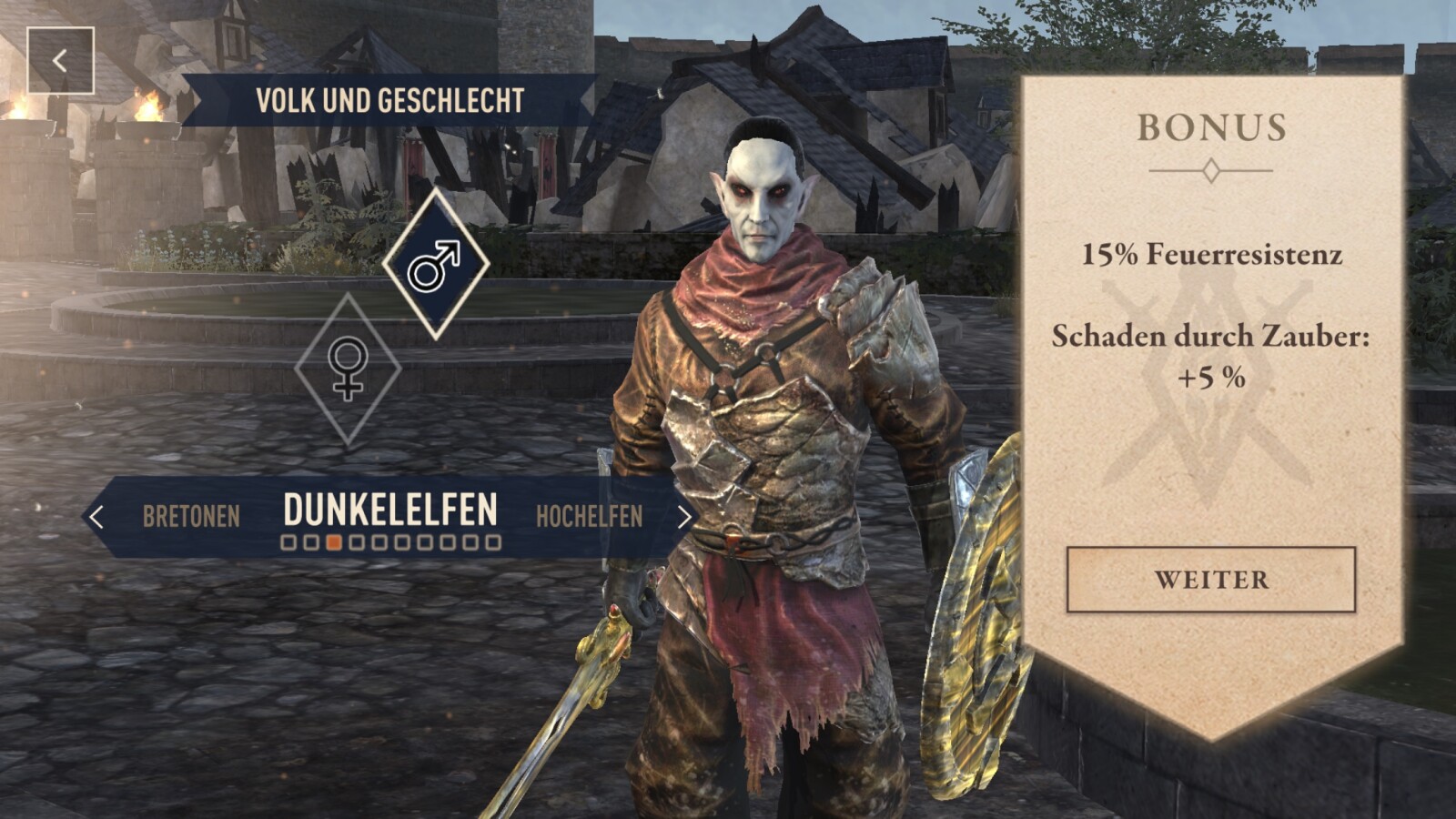Select the male gender diamond icon

(x=435, y=264)
